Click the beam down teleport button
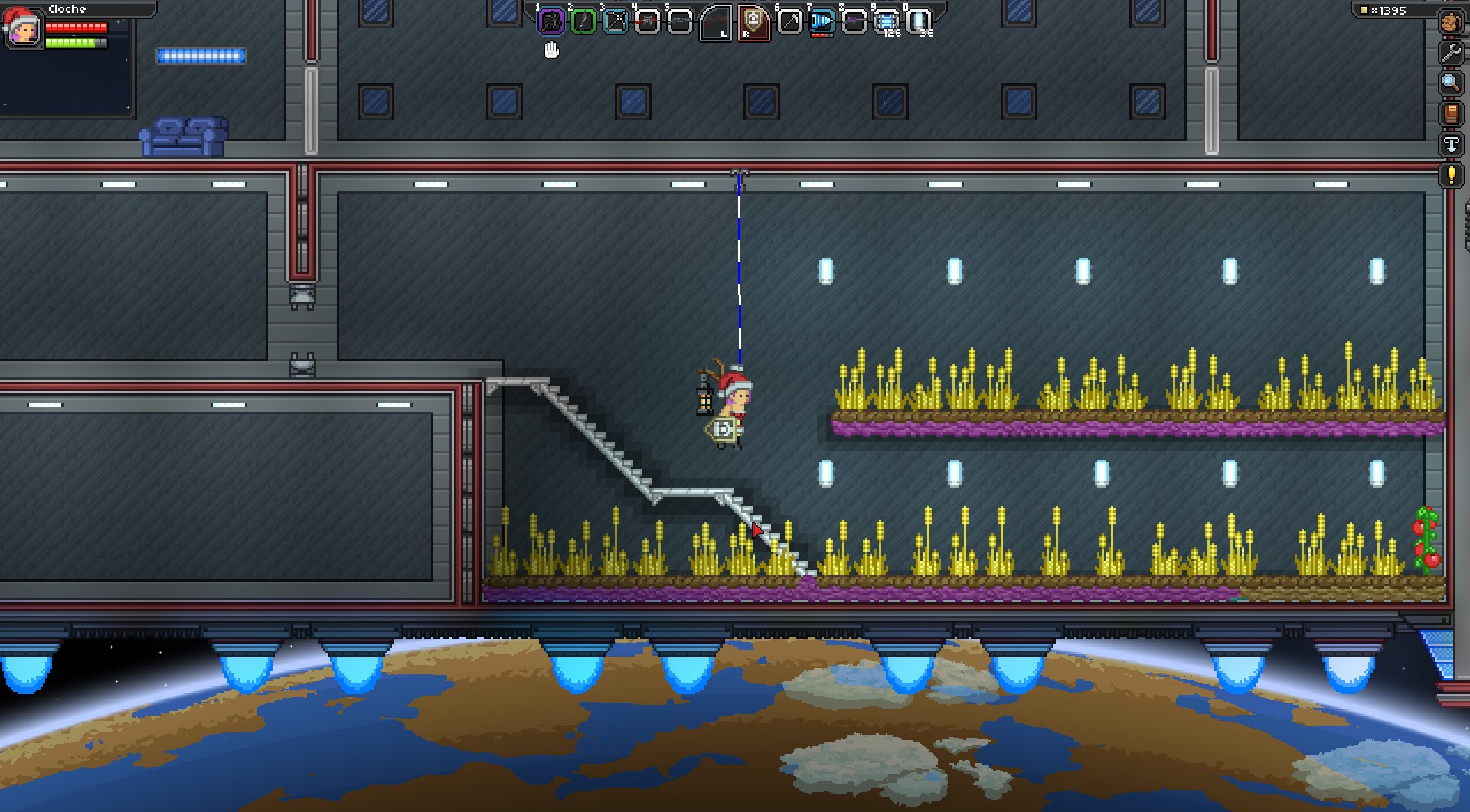The height and width of the screenshot is (812, 1470). click(x=1451, y=144)
